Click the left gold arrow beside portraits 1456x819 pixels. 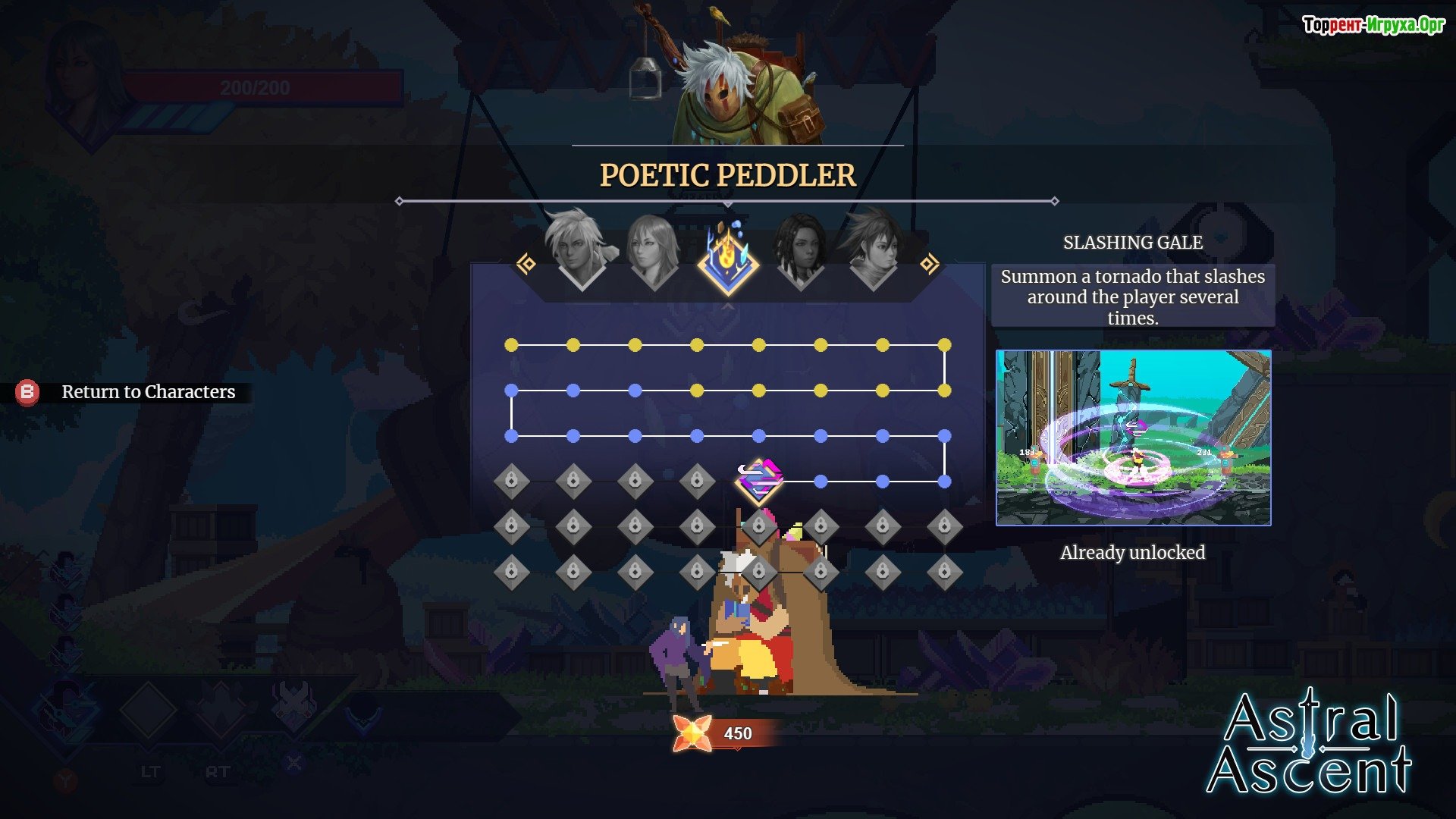[x=526, y=264]
